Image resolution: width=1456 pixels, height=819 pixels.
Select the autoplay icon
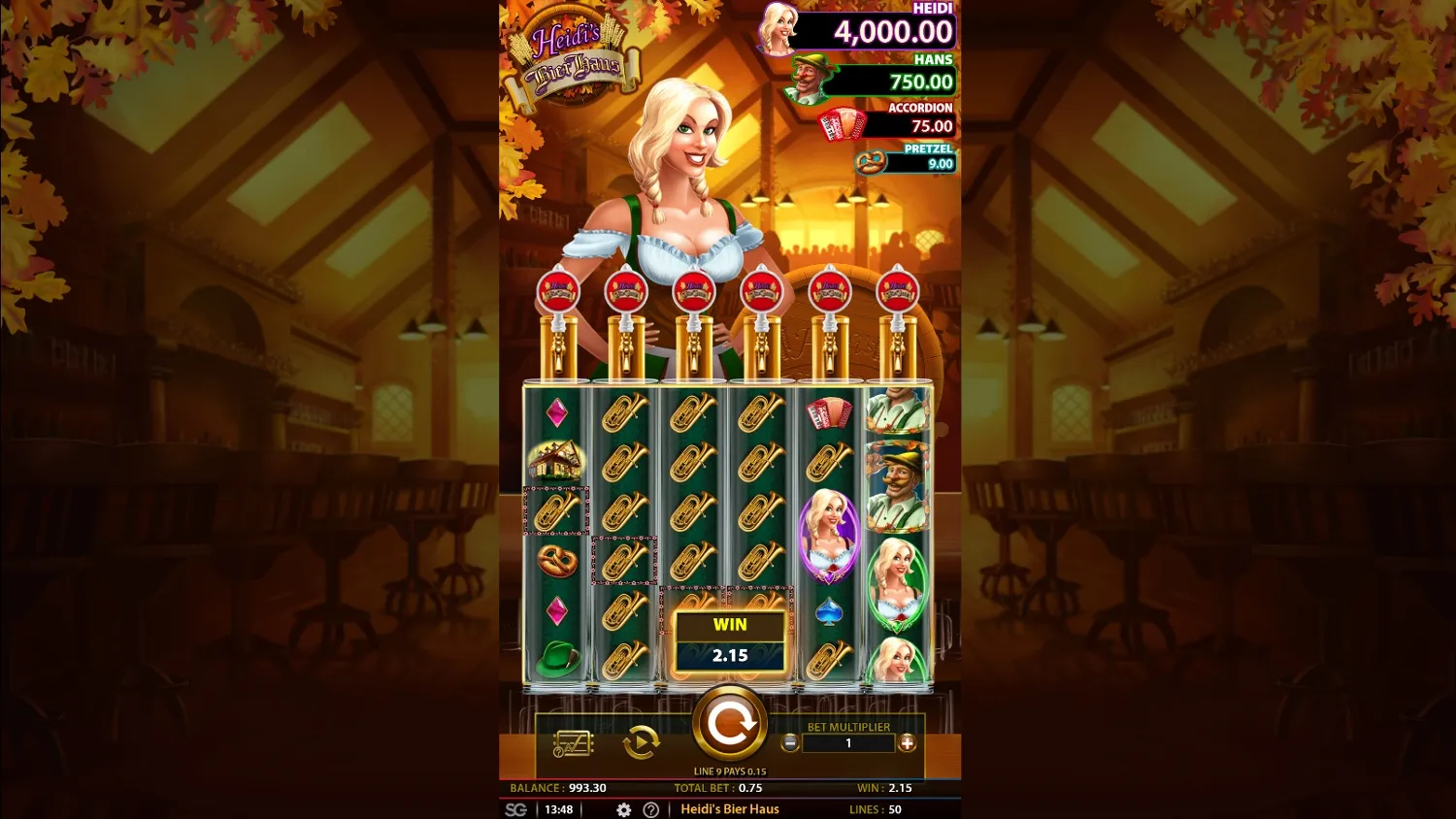(640, 743)
